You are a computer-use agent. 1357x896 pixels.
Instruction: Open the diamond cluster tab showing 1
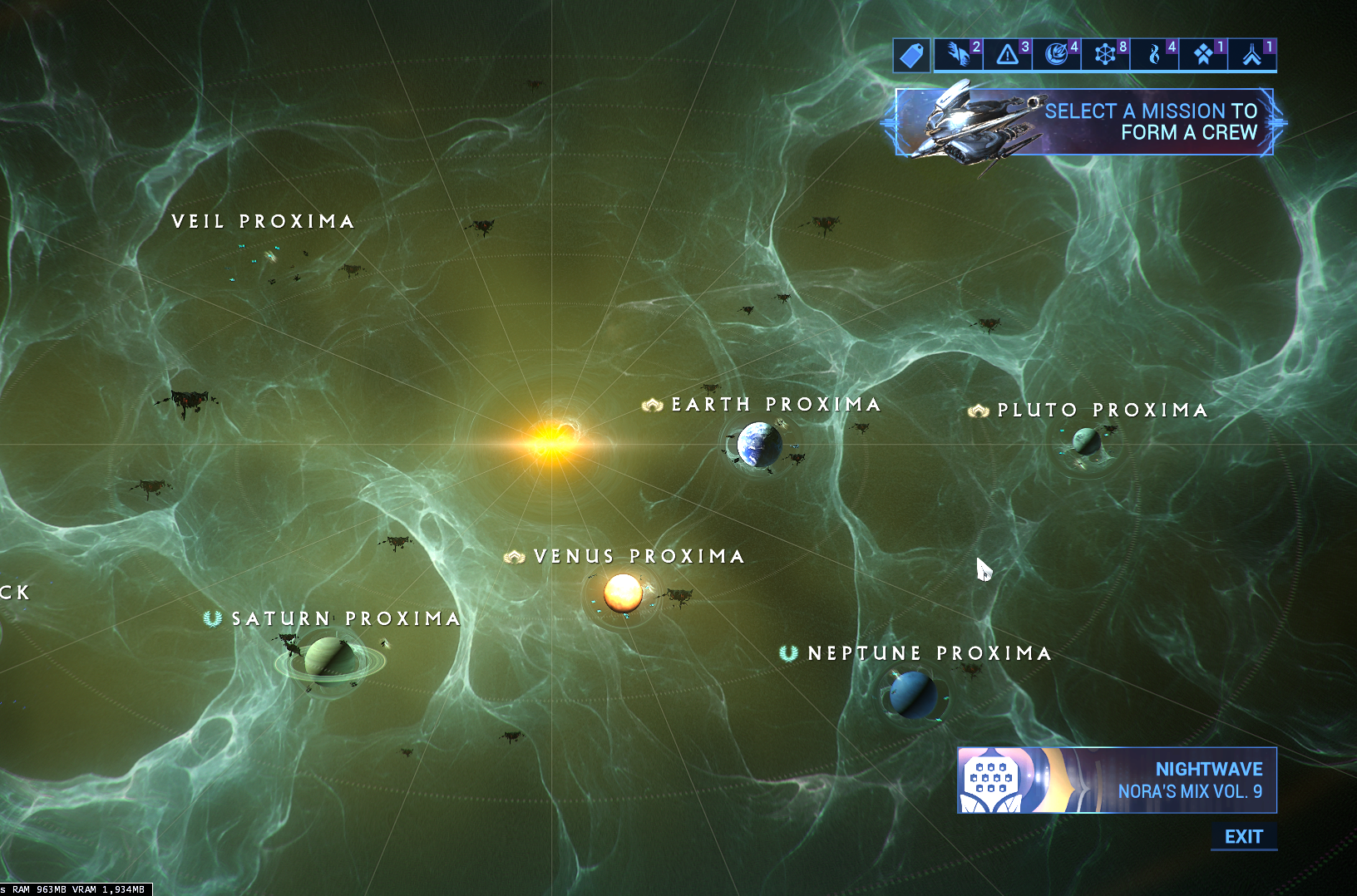[x=1203, y=55]
